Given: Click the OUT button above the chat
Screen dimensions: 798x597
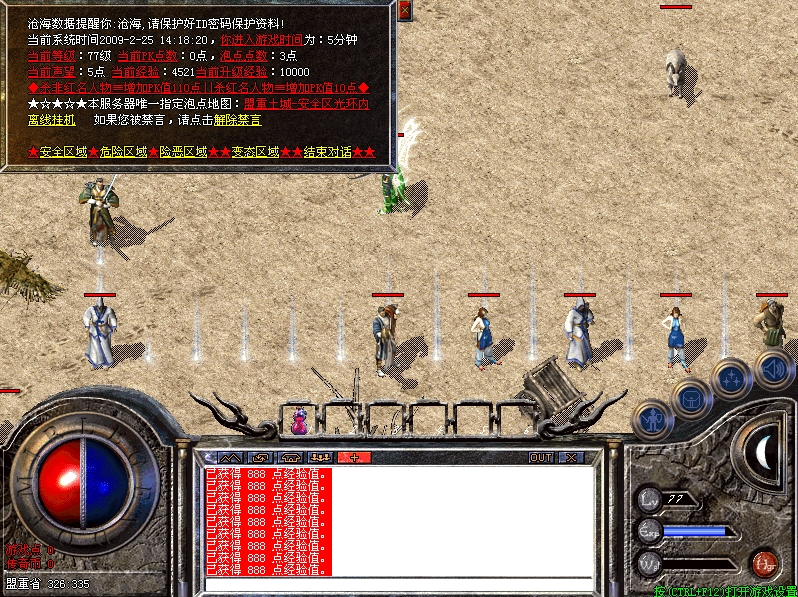Looking at the screenshot, I should point(540,457).
